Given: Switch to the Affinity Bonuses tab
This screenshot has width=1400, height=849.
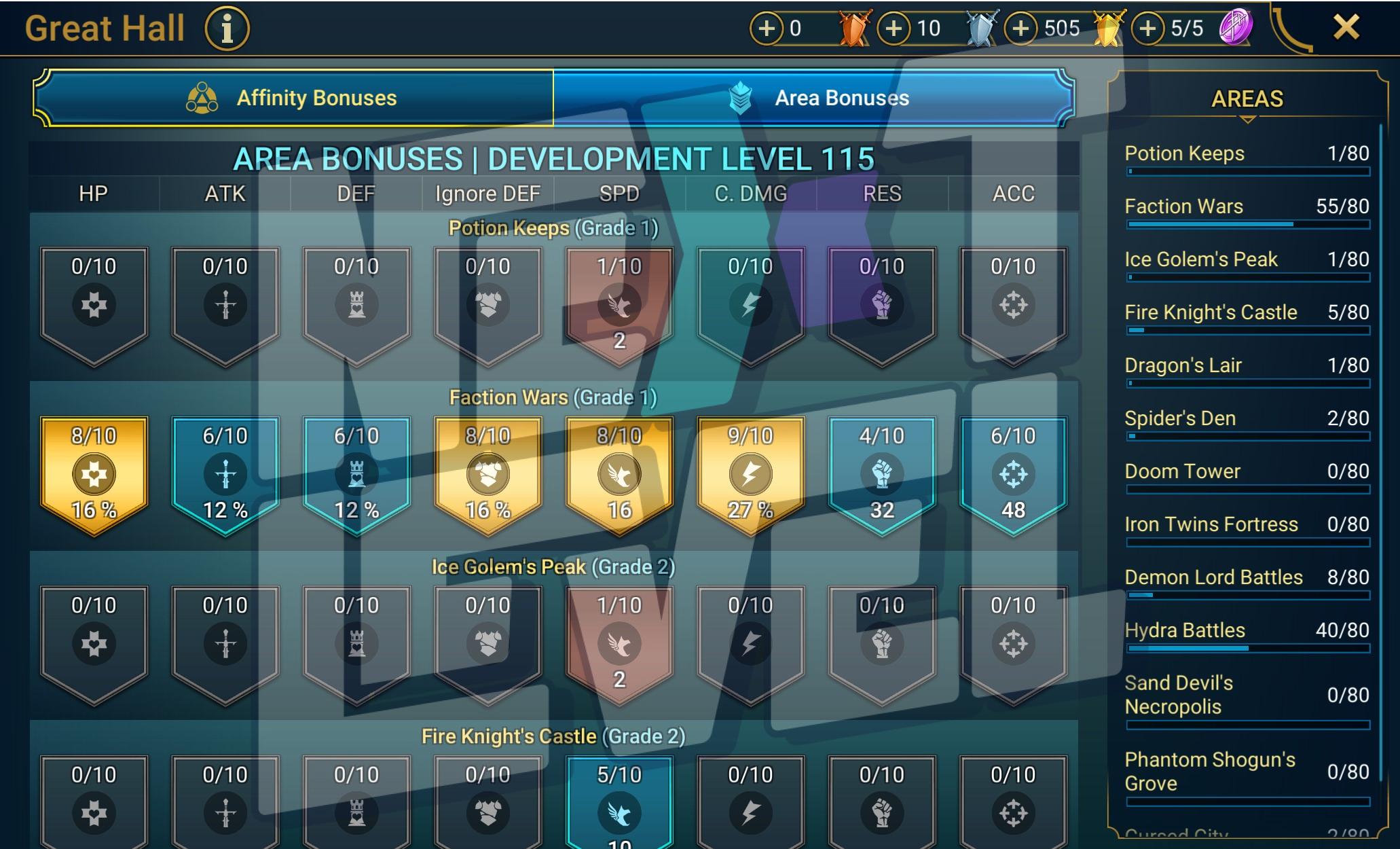Looking at the screenshot, I should pos(293,98).
